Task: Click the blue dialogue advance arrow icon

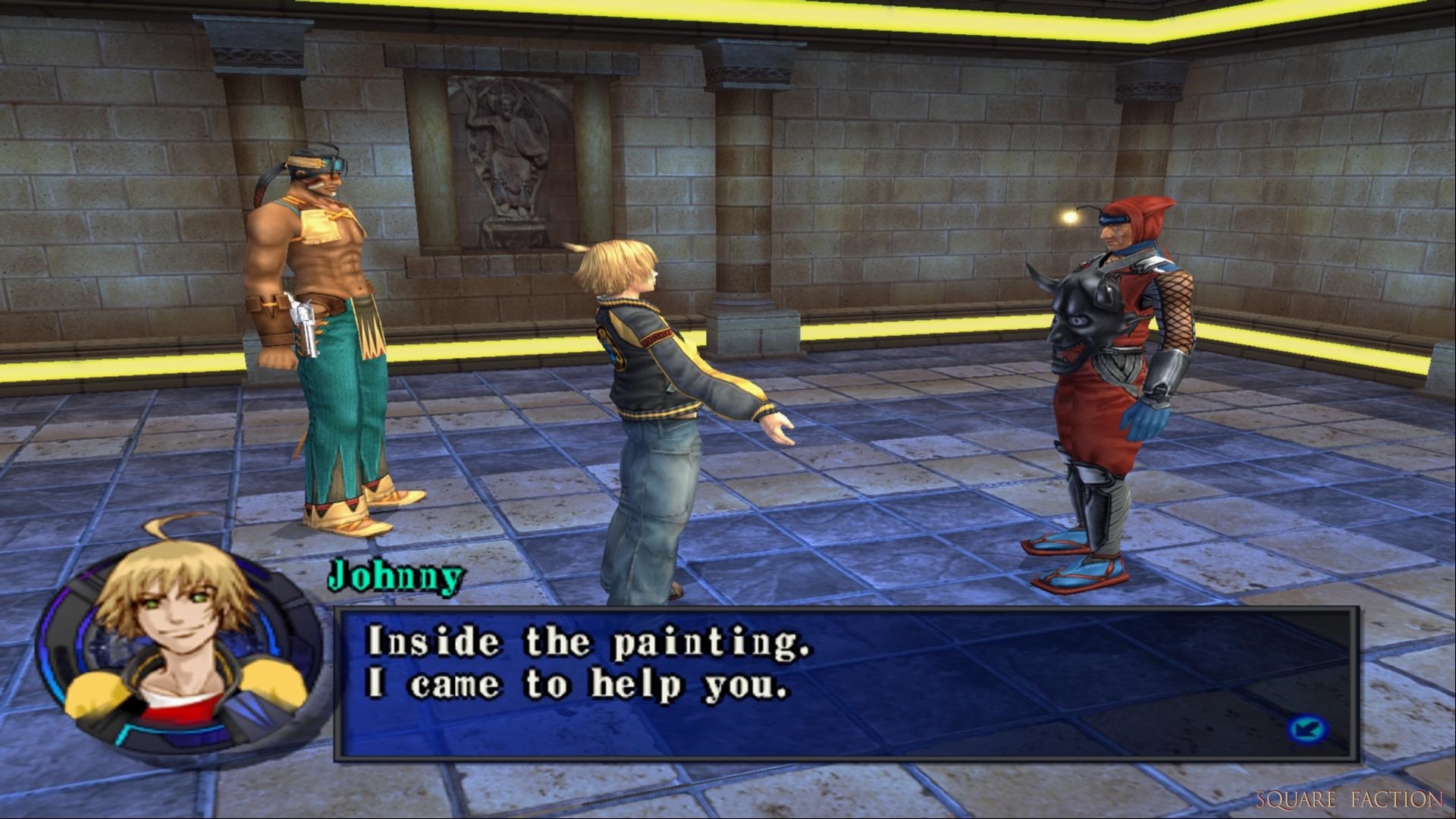Action: coord(1307,730)
